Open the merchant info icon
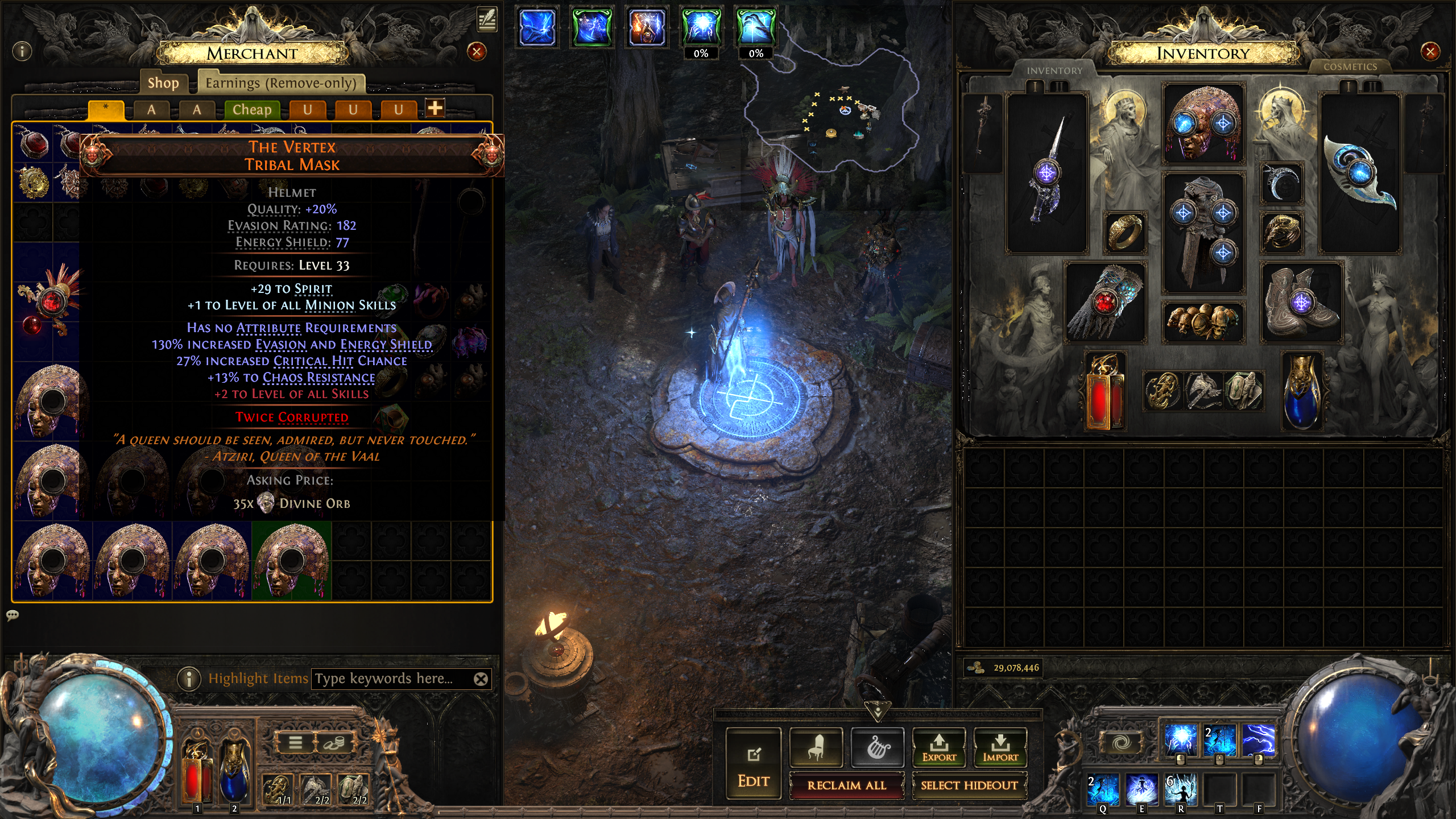The width and height of the screenshot is (1456, 819). [22, 52]
